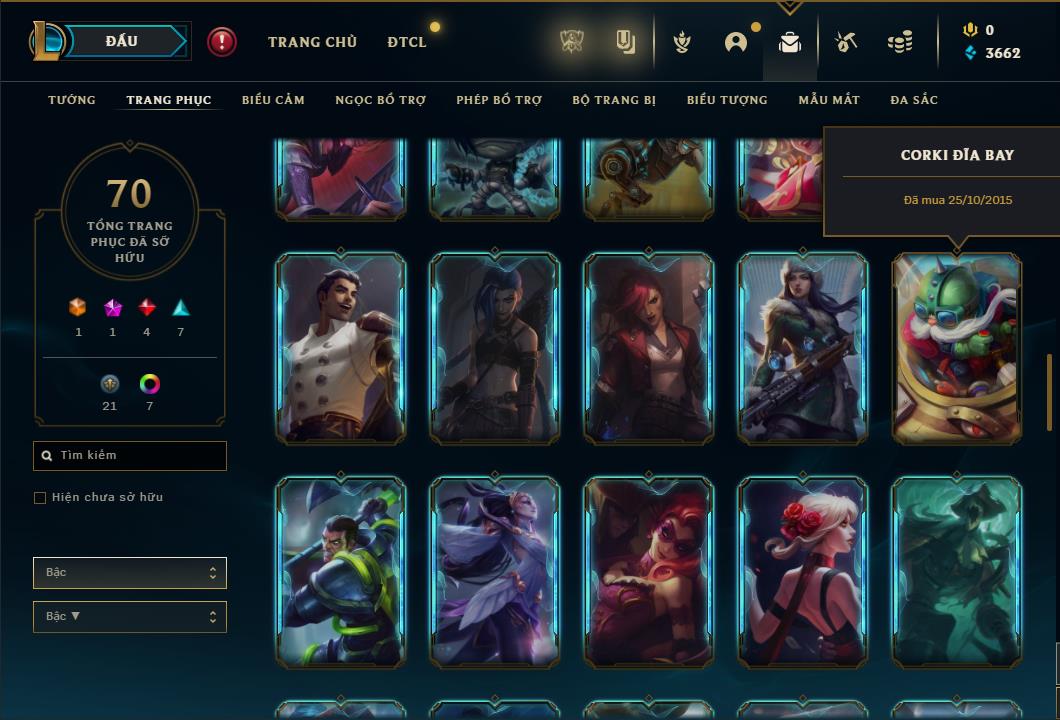Select the PHÉP BỔ TRỢ tab
This screenshot has height=720, width=1060.
[499, 100]
